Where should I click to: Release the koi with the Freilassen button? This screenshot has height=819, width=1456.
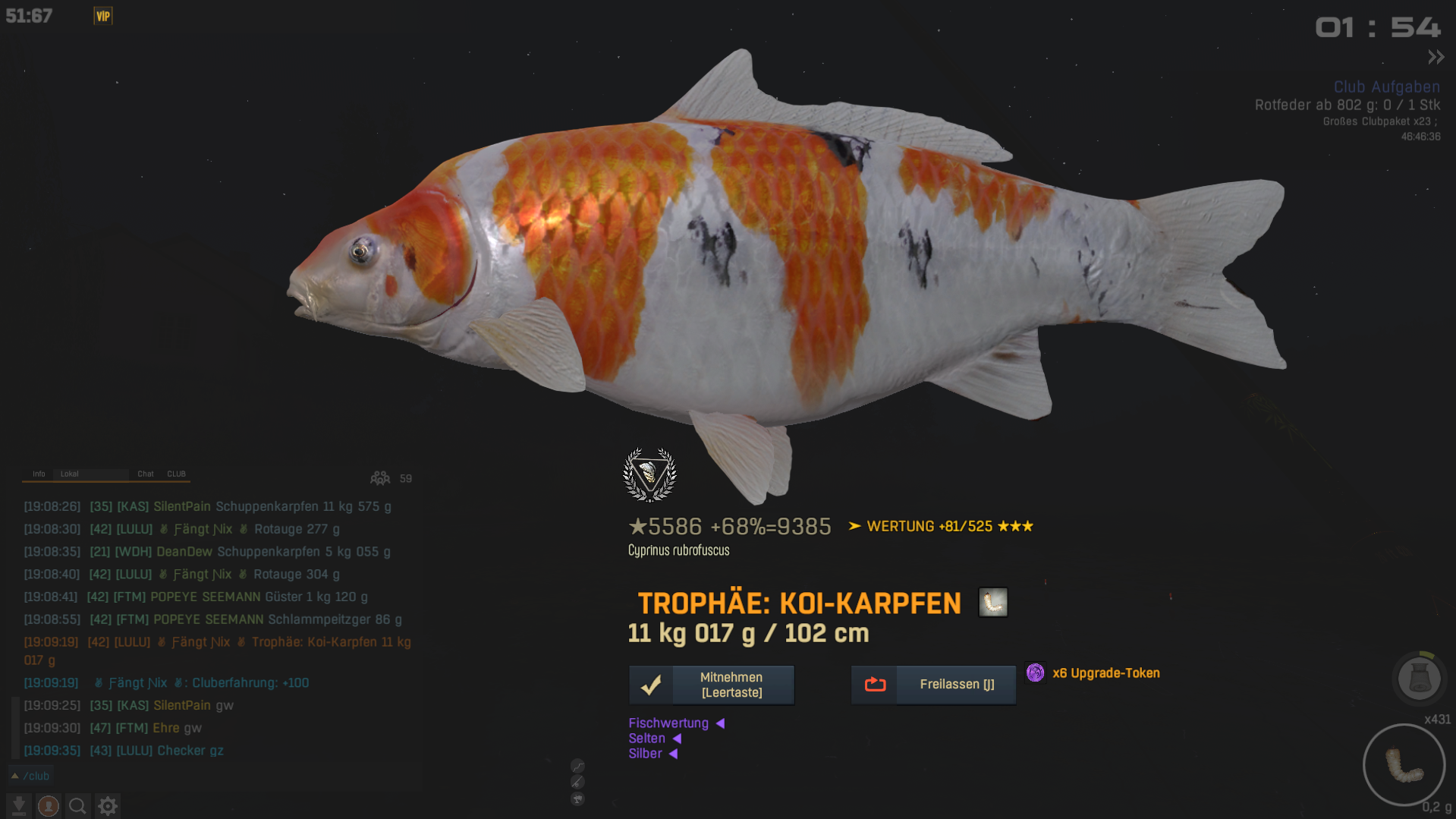pyautogui.click(x=933, y=685)
